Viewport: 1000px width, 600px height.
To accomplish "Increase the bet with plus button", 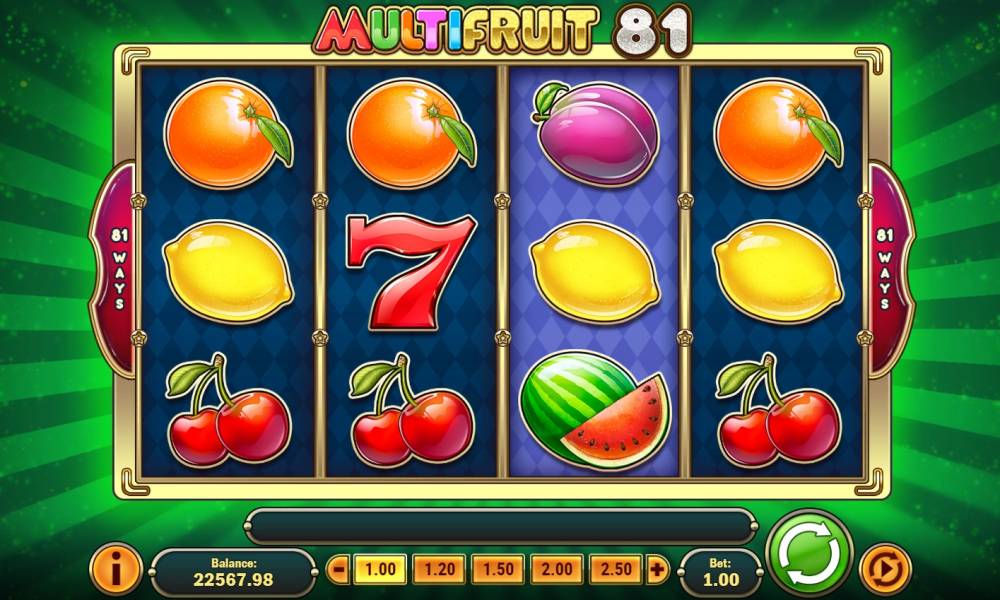I will [x=657, y=571].
